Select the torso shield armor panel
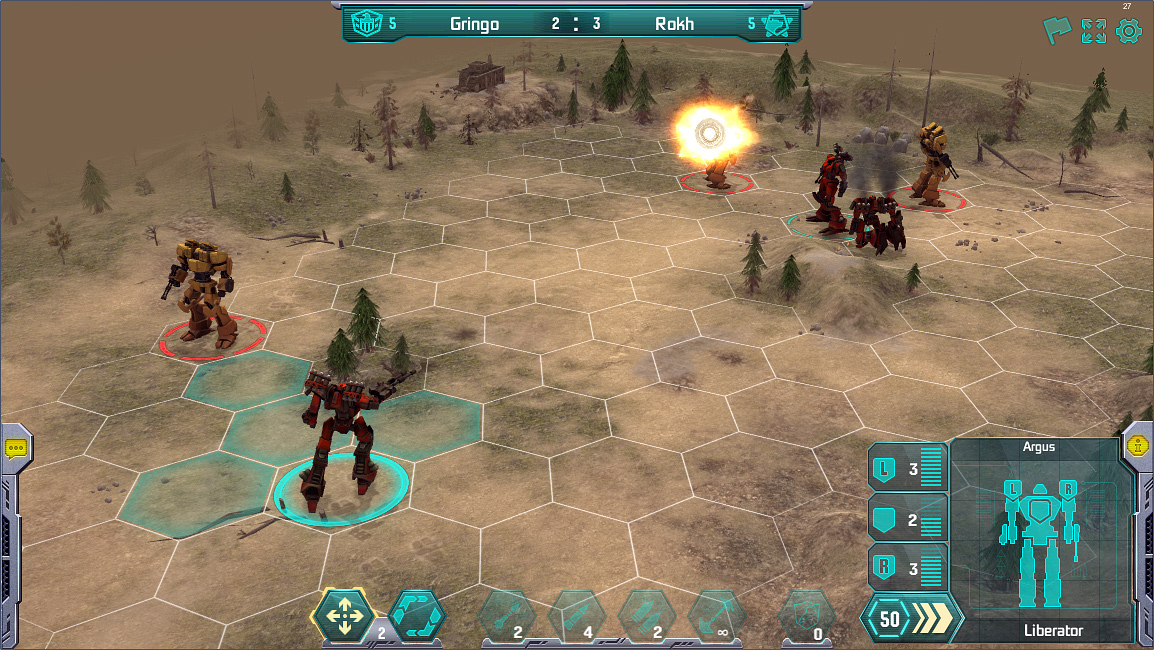1154x650 pixels. click(x=907, y=518)
